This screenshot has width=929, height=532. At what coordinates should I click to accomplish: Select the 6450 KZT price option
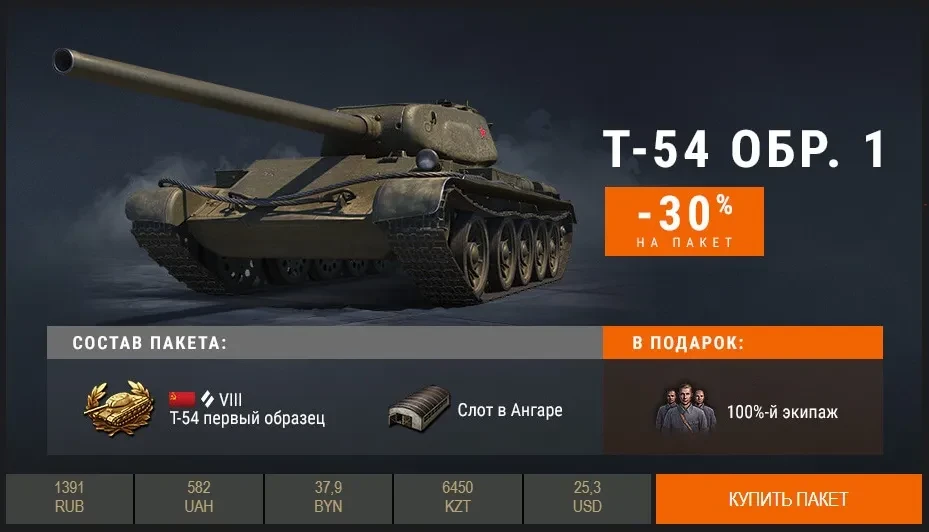[457, 498]
